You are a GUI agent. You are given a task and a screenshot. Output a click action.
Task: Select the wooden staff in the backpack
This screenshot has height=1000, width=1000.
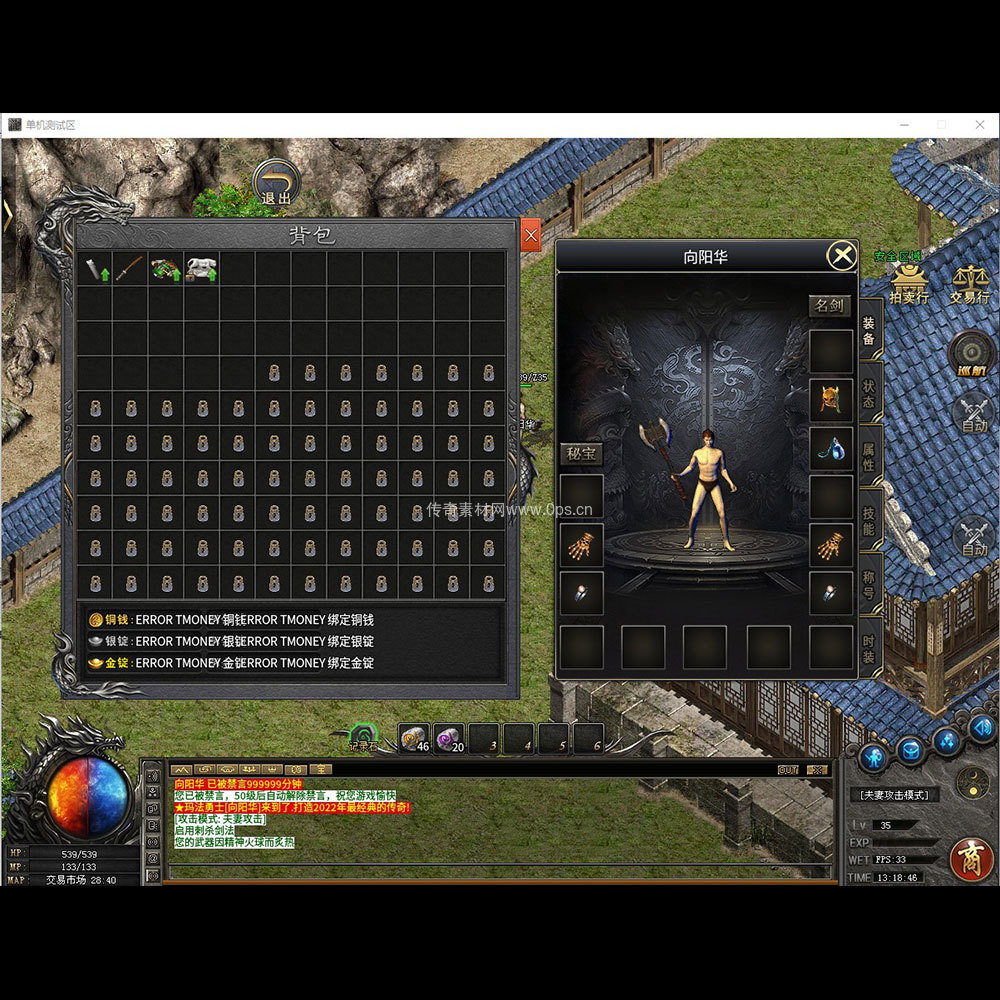click(x=130, y=268)
